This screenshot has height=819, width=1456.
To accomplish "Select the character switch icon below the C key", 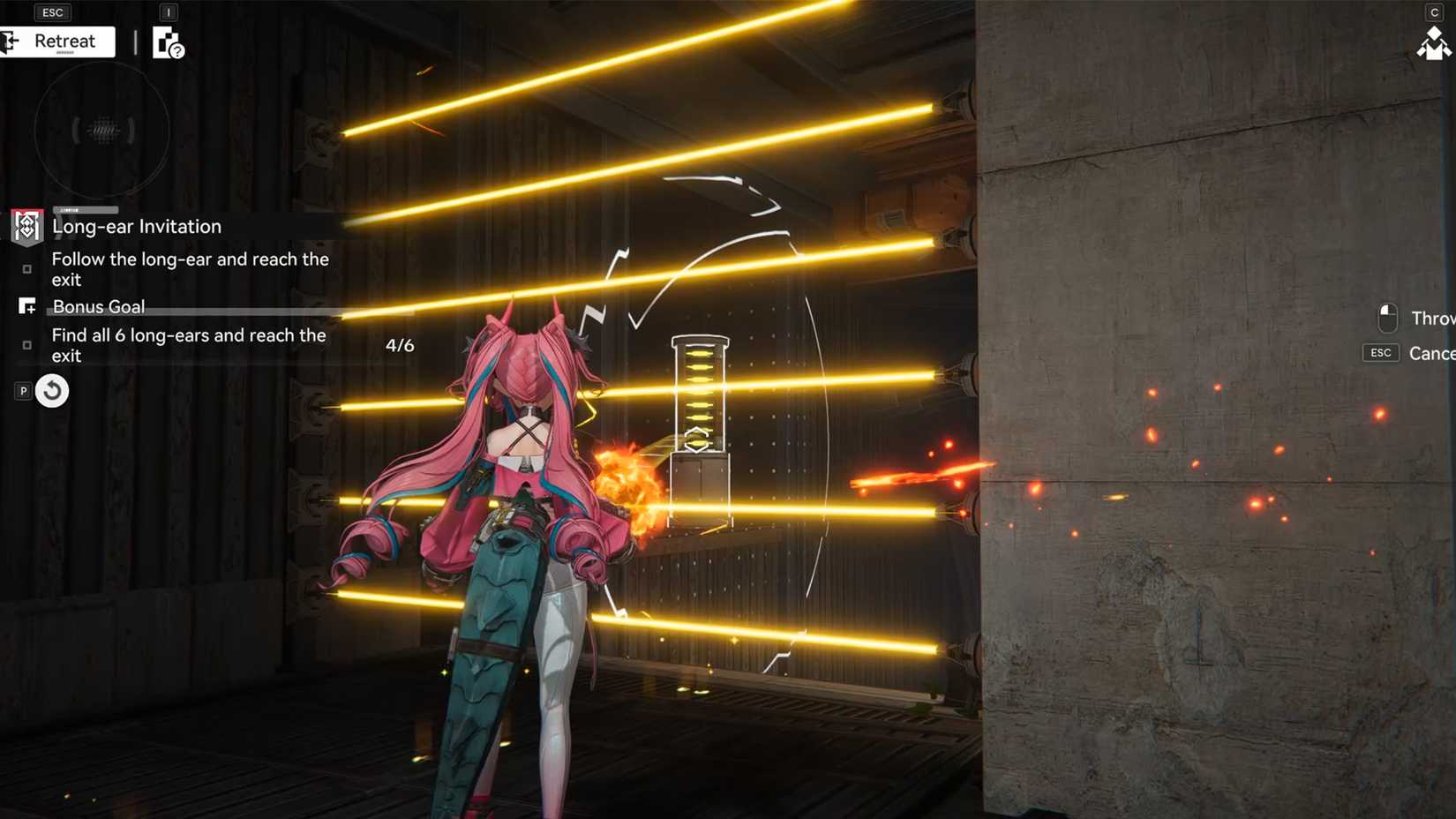I will pyautogui.click(x=1436, y=44).
